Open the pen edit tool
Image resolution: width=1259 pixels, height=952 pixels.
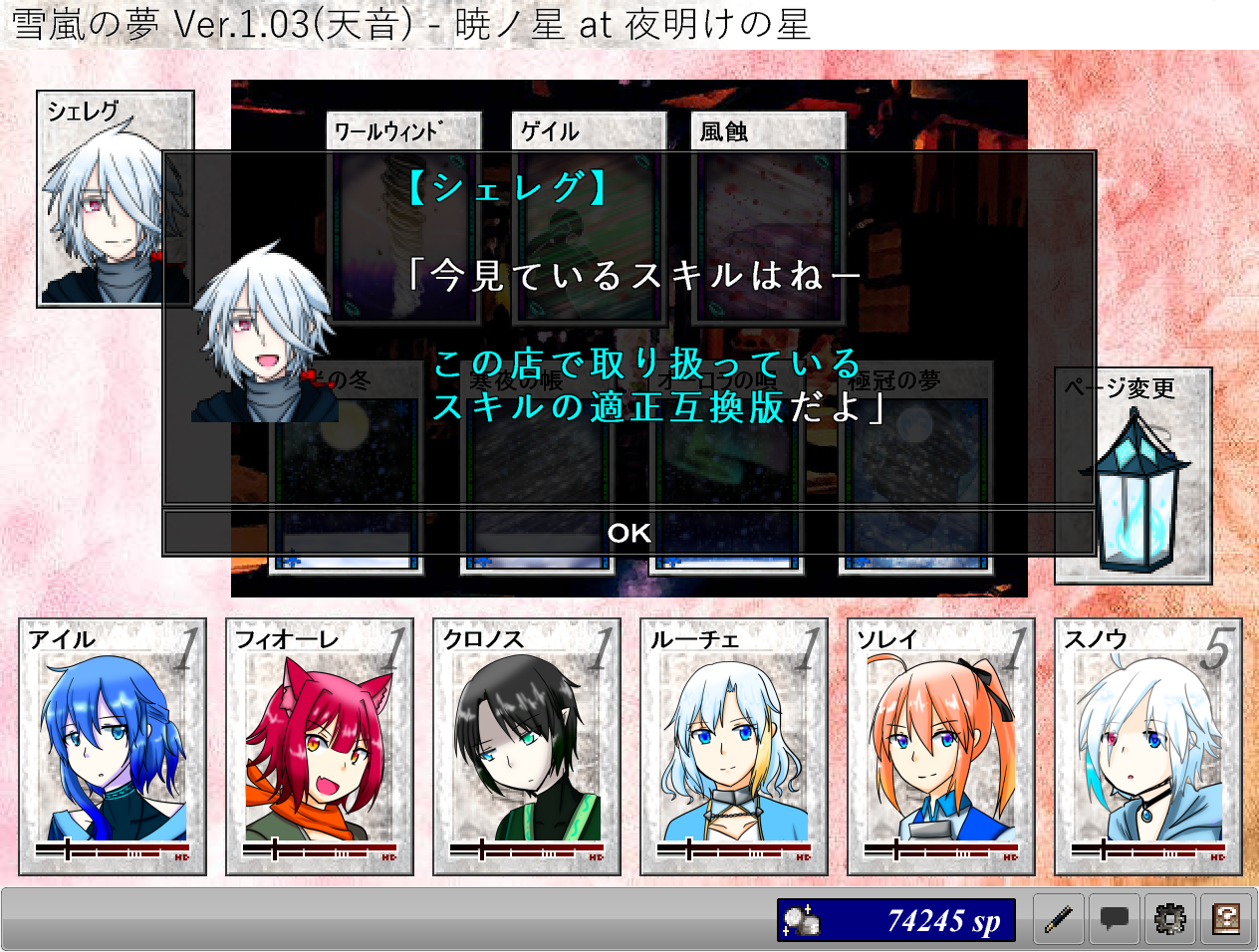click(1059, 919)
